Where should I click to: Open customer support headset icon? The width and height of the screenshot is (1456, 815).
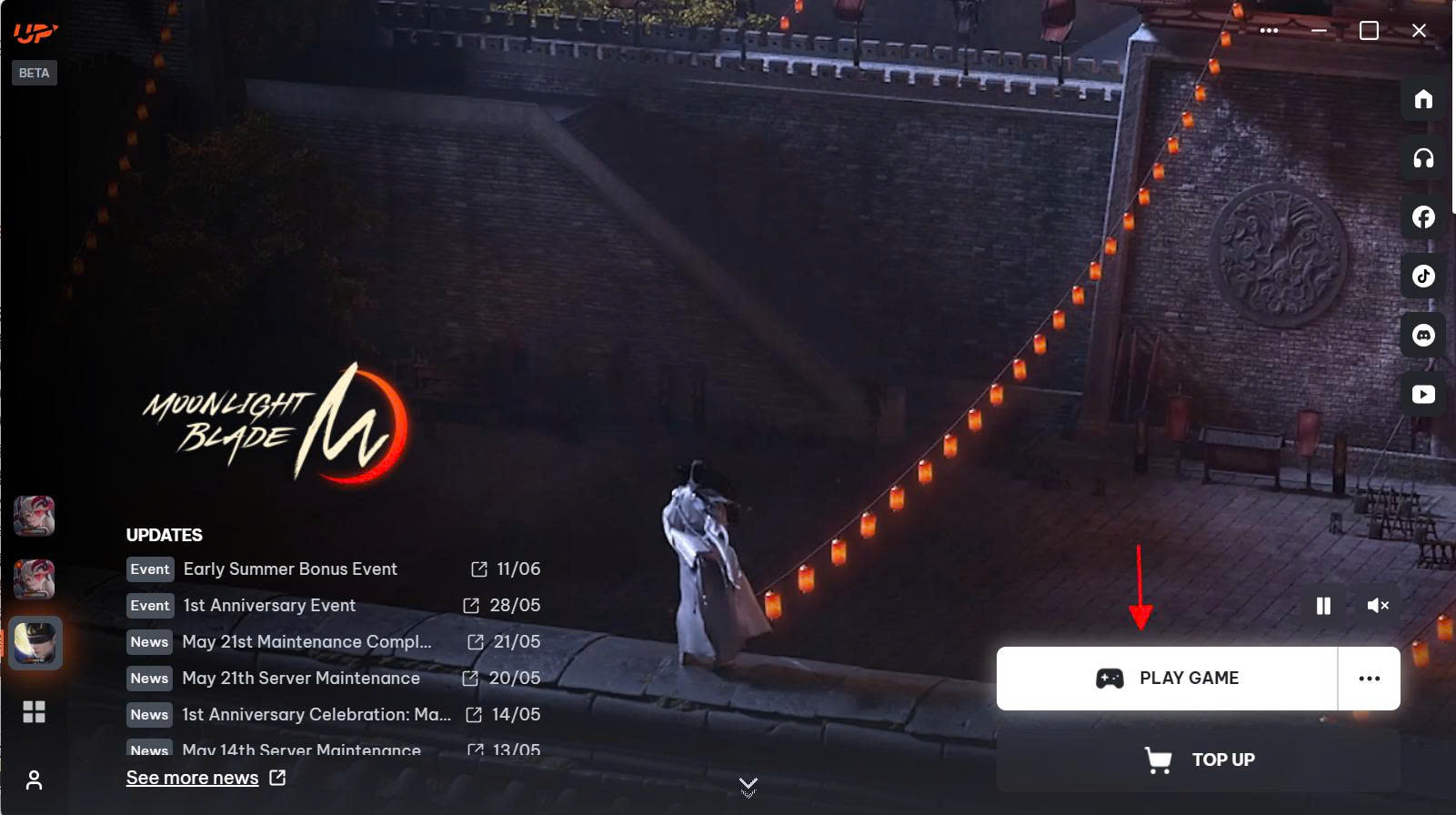pyautogui.click(x=1423, y=158)
